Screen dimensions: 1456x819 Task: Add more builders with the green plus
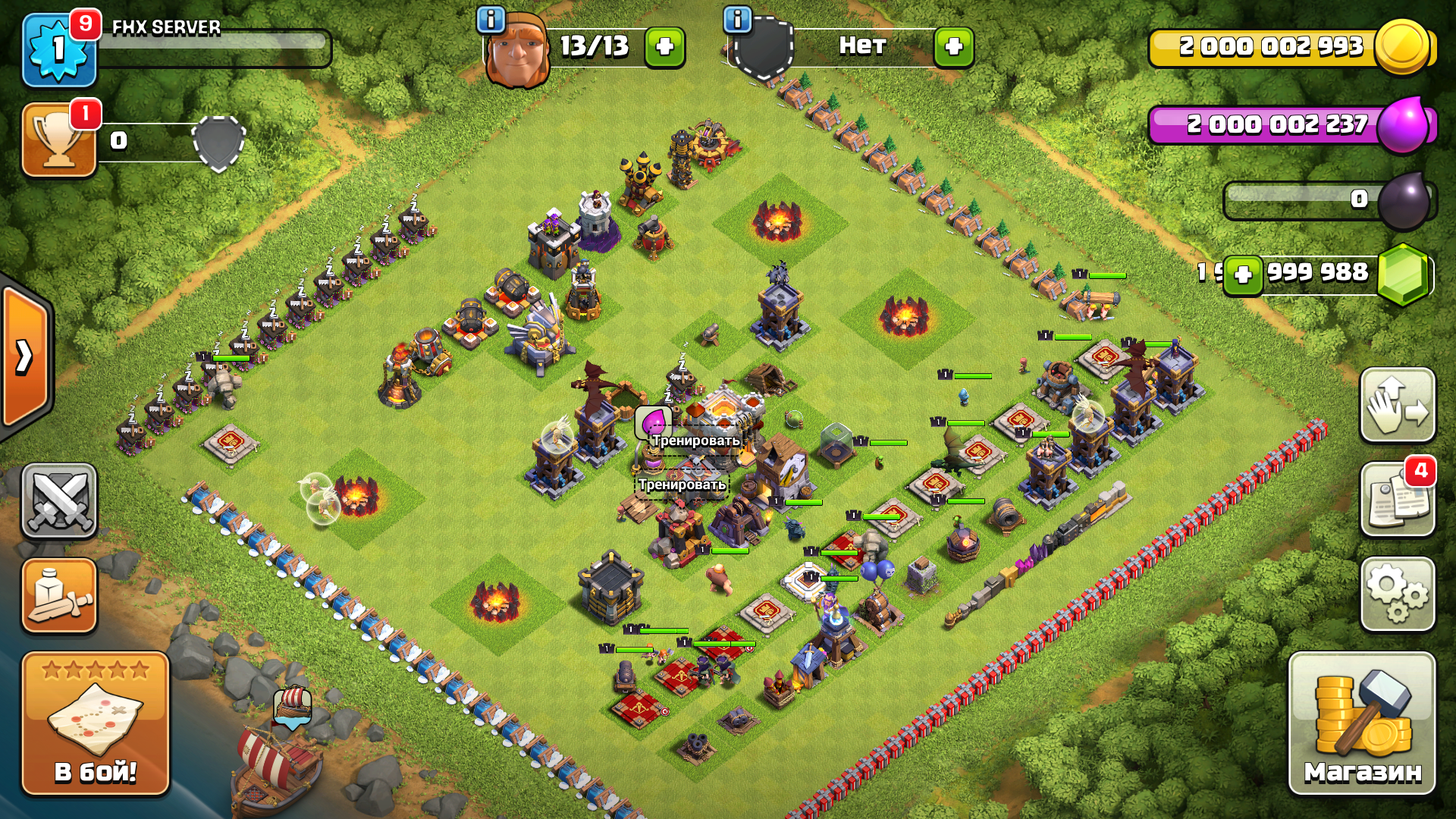coord(664,47)
